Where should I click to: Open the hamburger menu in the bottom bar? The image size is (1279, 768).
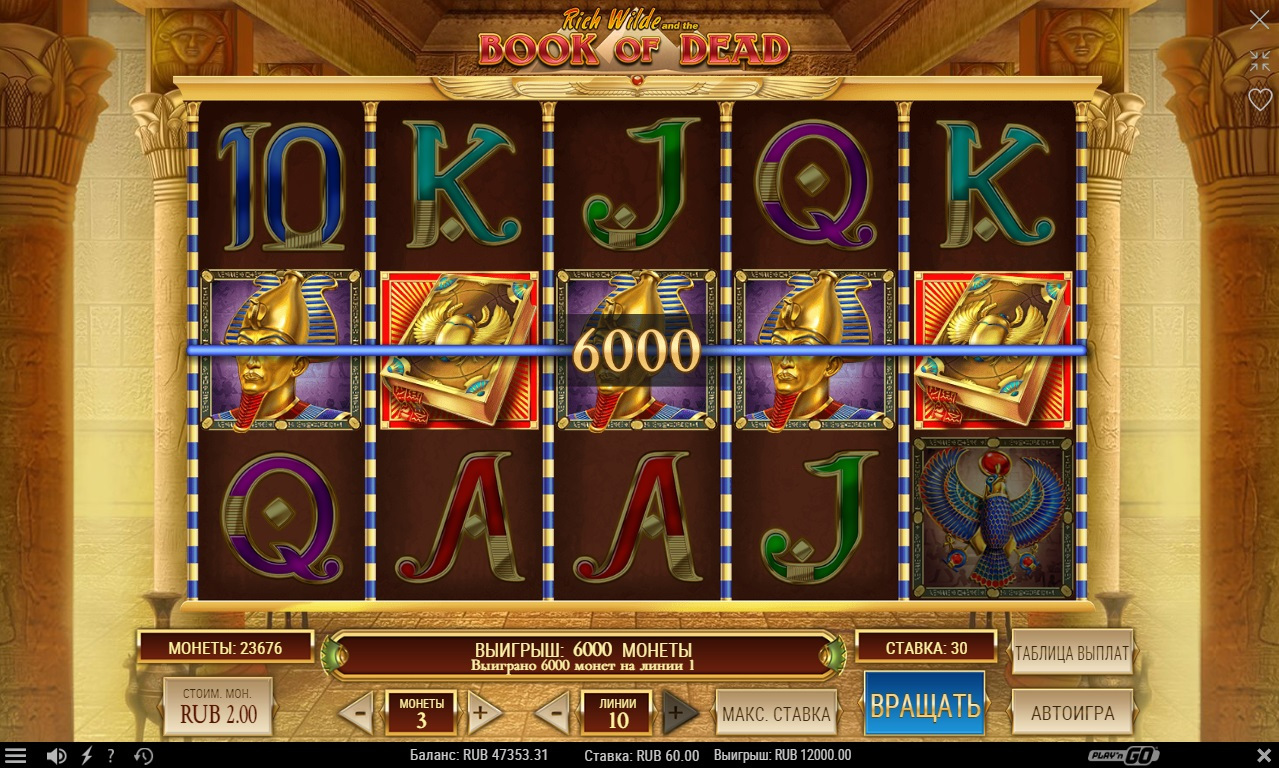tap(15, 756)
